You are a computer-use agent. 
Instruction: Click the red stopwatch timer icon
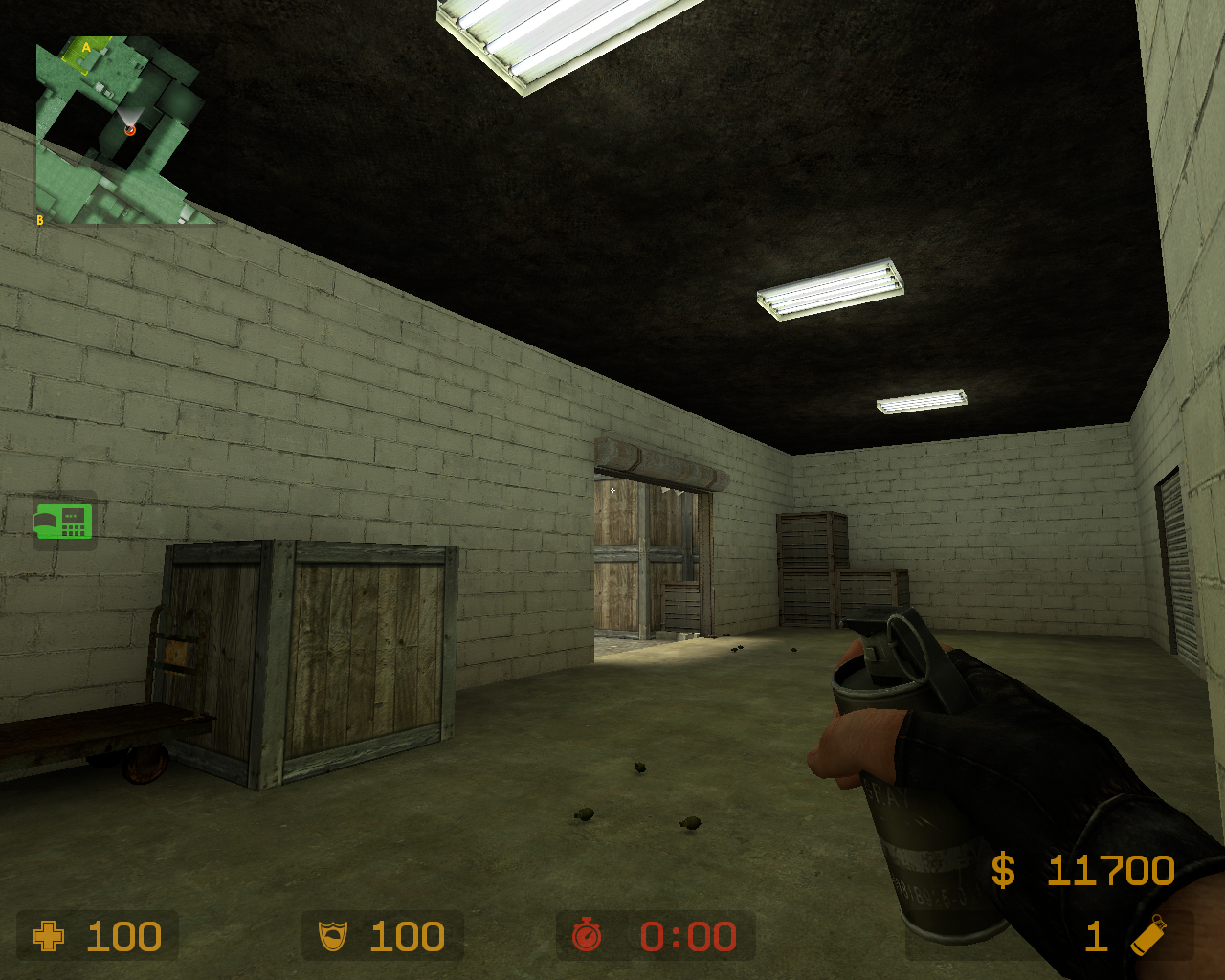click(590, 936)
